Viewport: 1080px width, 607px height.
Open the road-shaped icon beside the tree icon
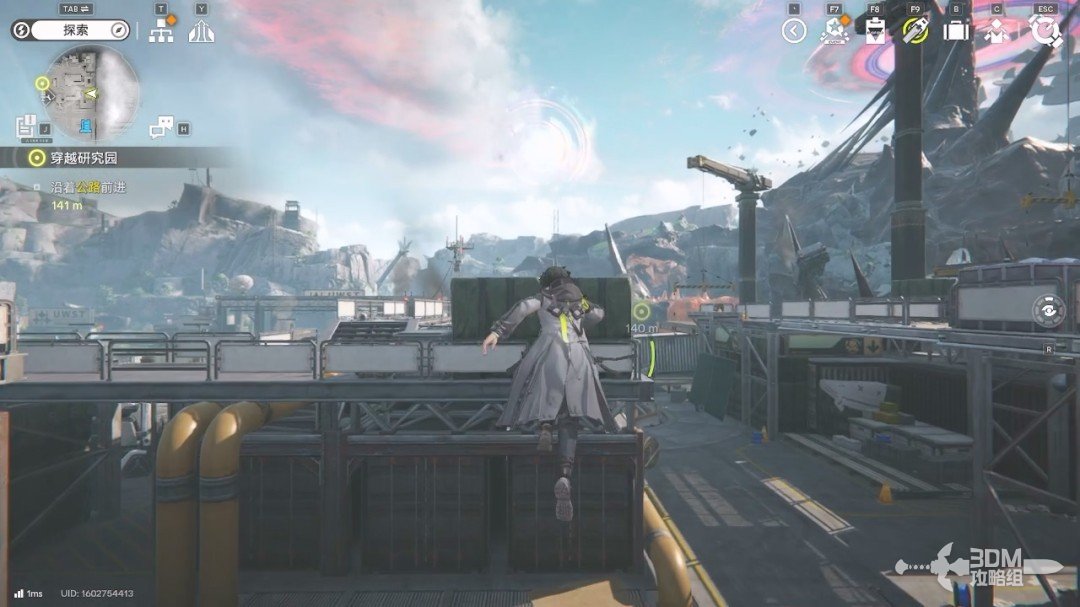[x=202, y=32]
